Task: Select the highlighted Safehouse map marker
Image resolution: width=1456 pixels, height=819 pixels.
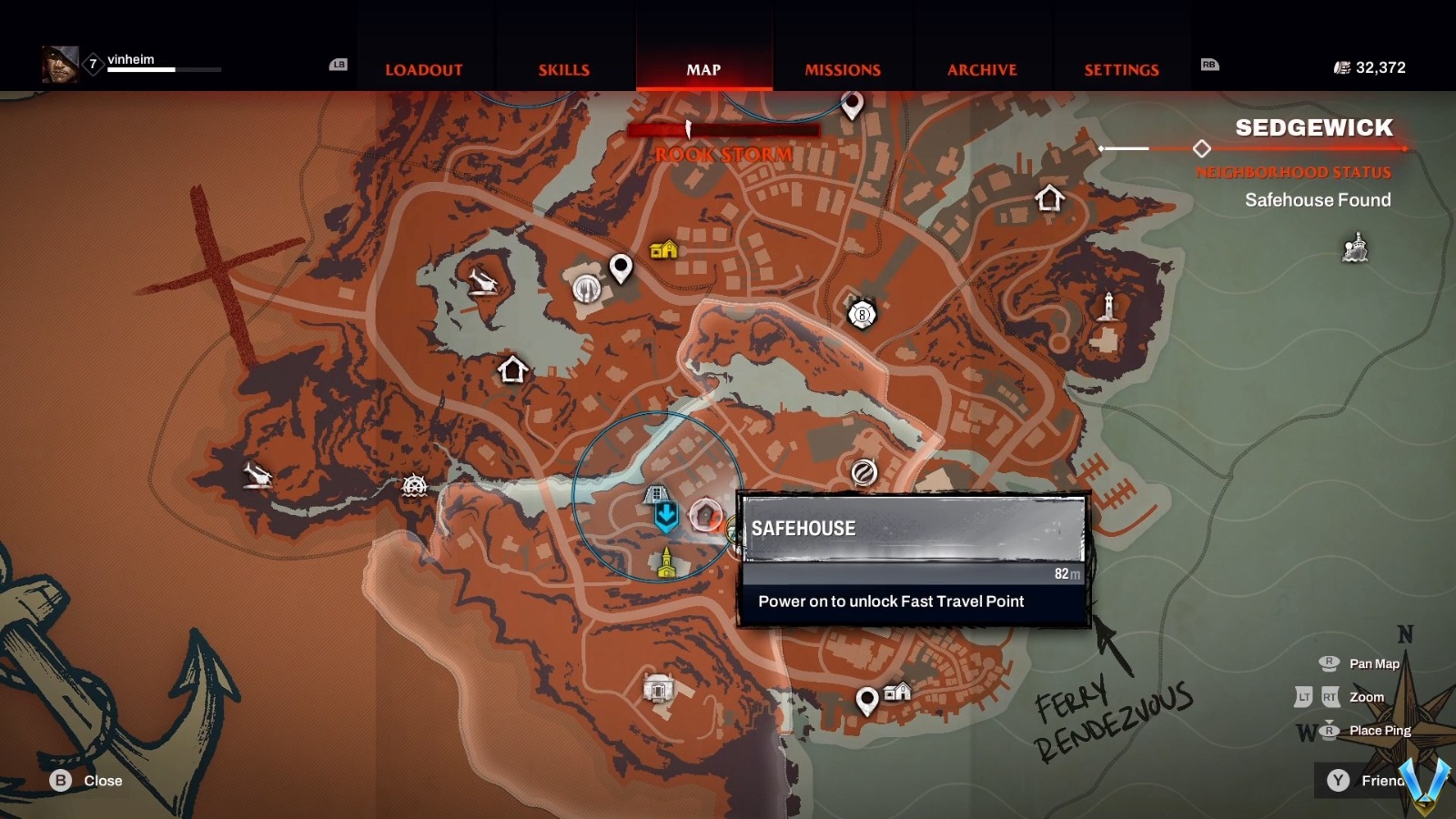Action: coord(705,514)
